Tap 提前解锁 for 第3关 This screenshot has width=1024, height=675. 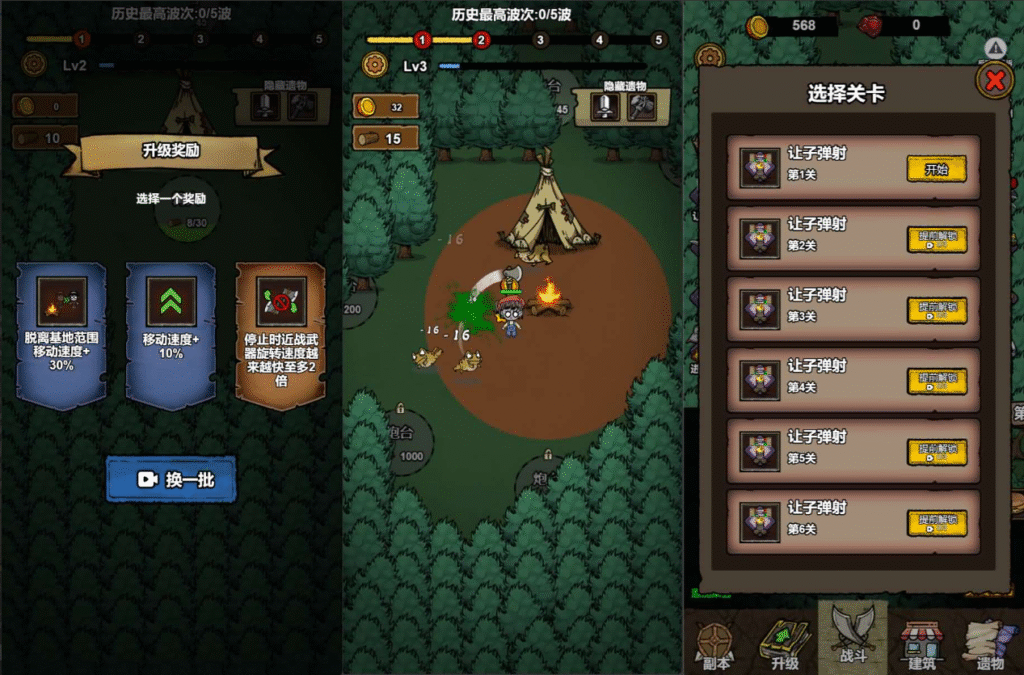click(x=936, y=311)
